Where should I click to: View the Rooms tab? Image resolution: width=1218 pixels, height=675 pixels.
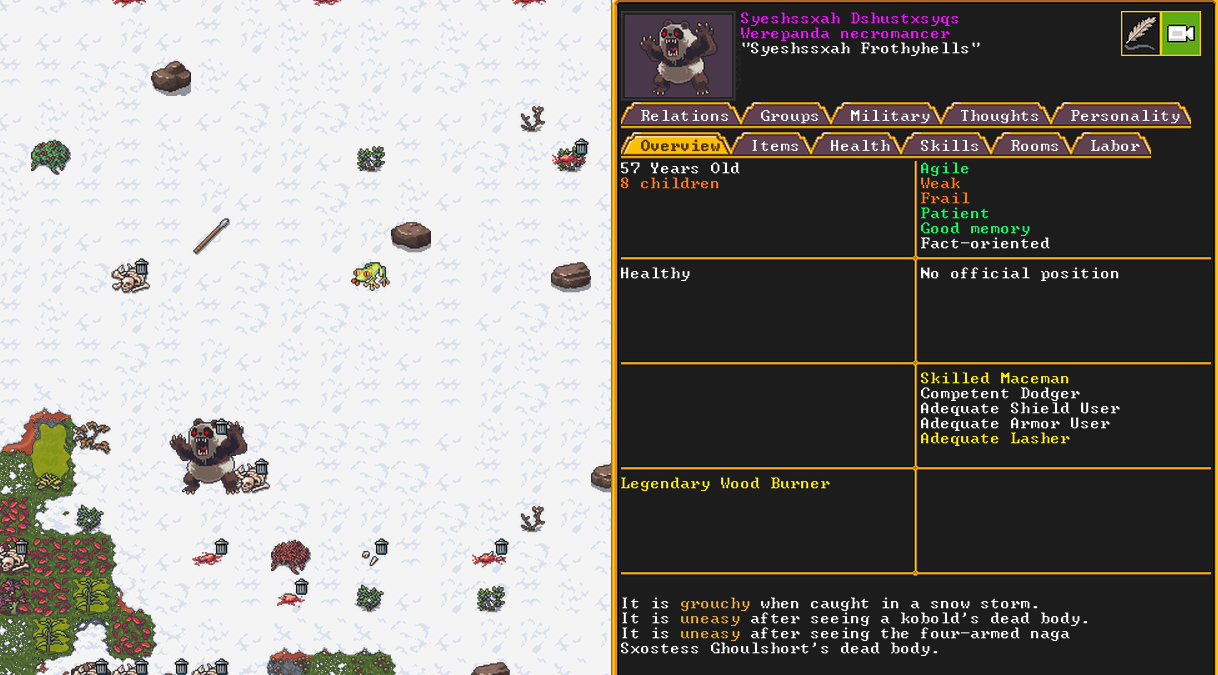coord(1034,146)
